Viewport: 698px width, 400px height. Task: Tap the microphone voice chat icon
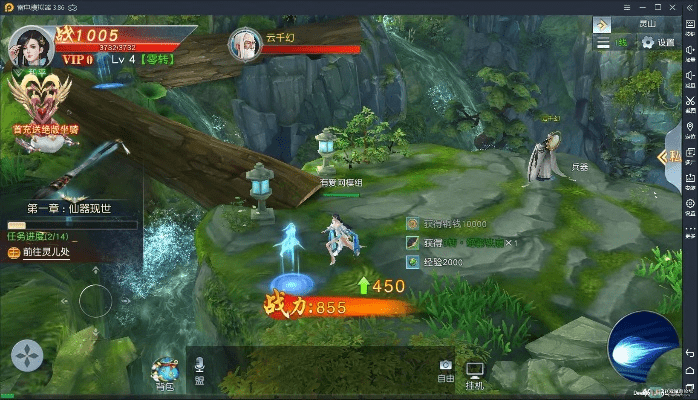click(x=199, y=370)
